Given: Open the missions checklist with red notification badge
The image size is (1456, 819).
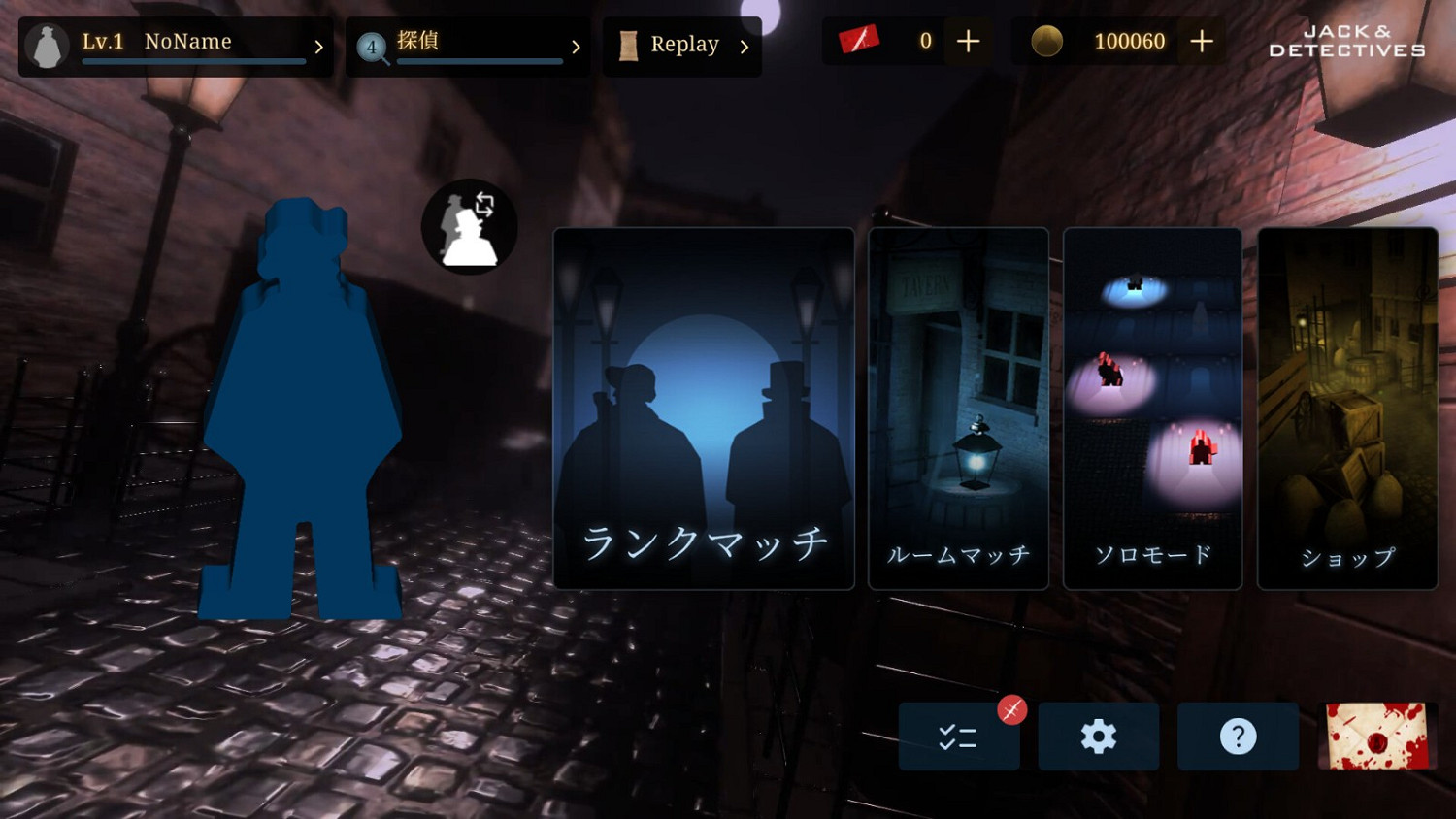Looking at the screenshot, I should tap(959, 737).
